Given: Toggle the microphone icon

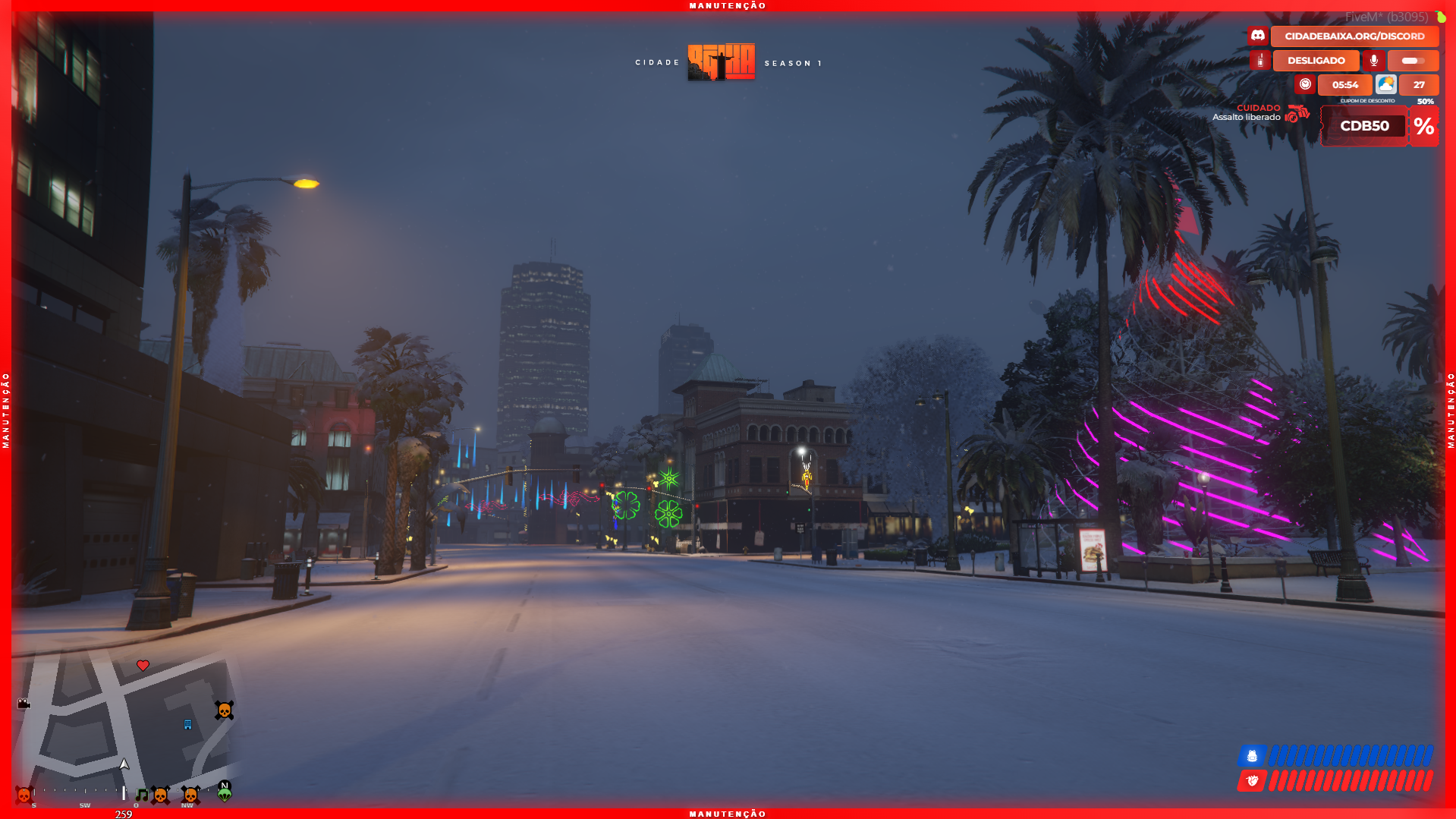Looking at the screenshot, I should [1373, 61].
